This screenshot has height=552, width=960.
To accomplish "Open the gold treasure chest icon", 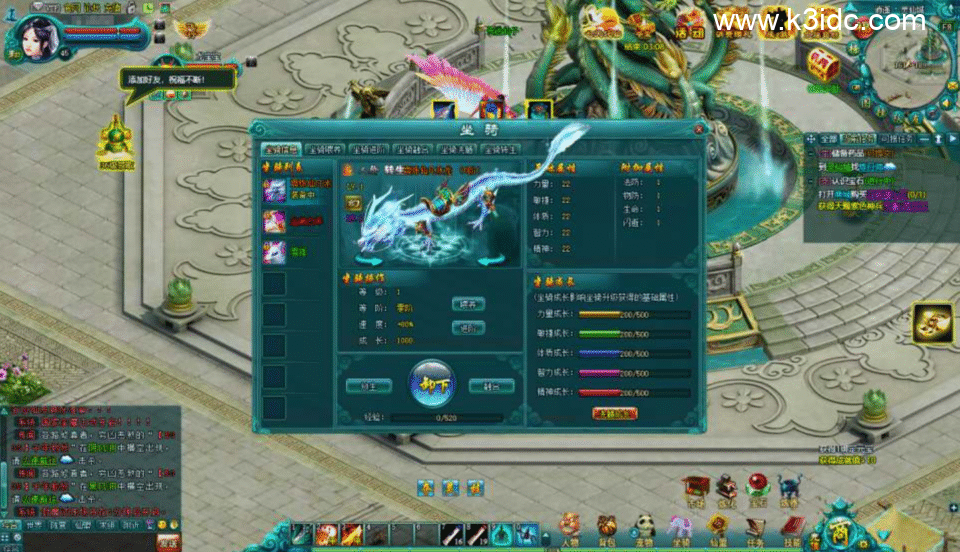I will point(823,63).
